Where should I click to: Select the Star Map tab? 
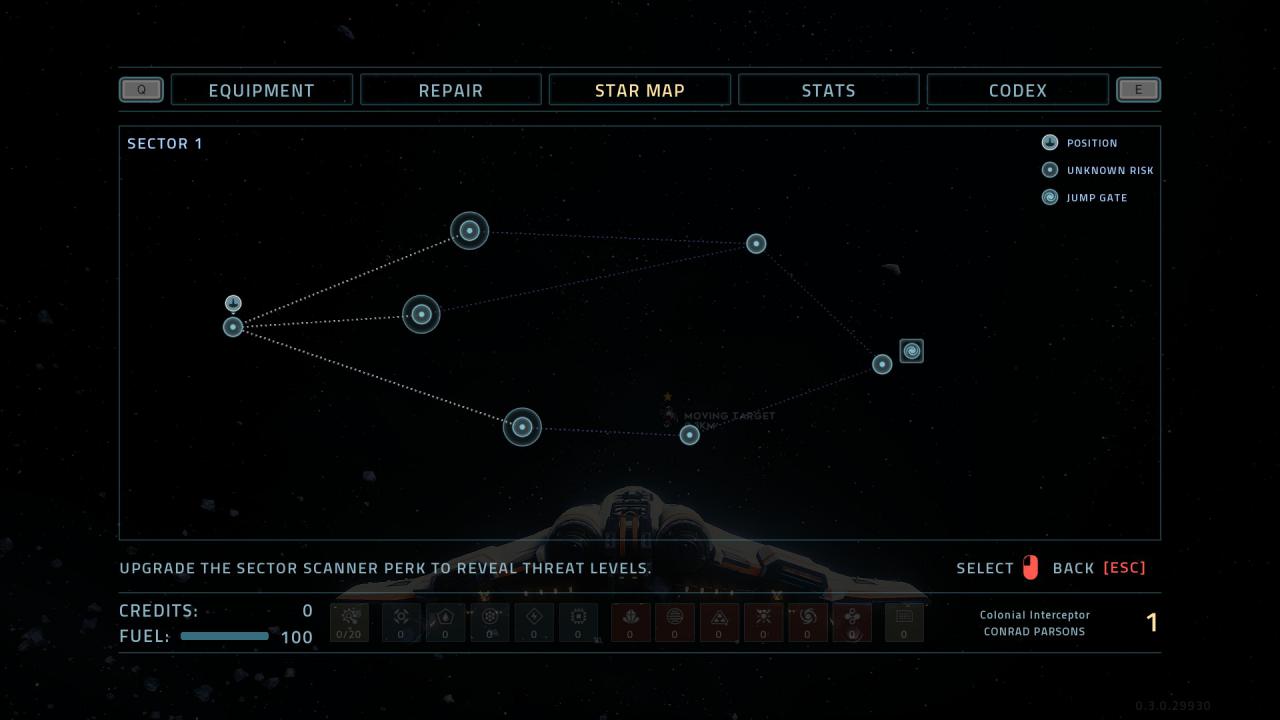(639, 90)
